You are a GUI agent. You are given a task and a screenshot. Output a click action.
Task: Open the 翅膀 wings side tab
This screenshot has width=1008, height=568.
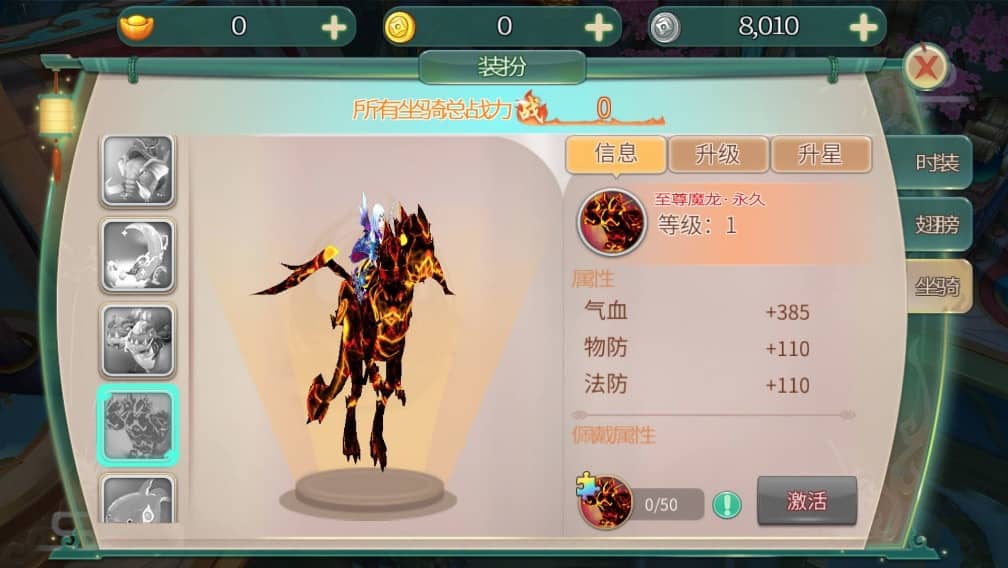pyautogui.click(x=937, y=225)
